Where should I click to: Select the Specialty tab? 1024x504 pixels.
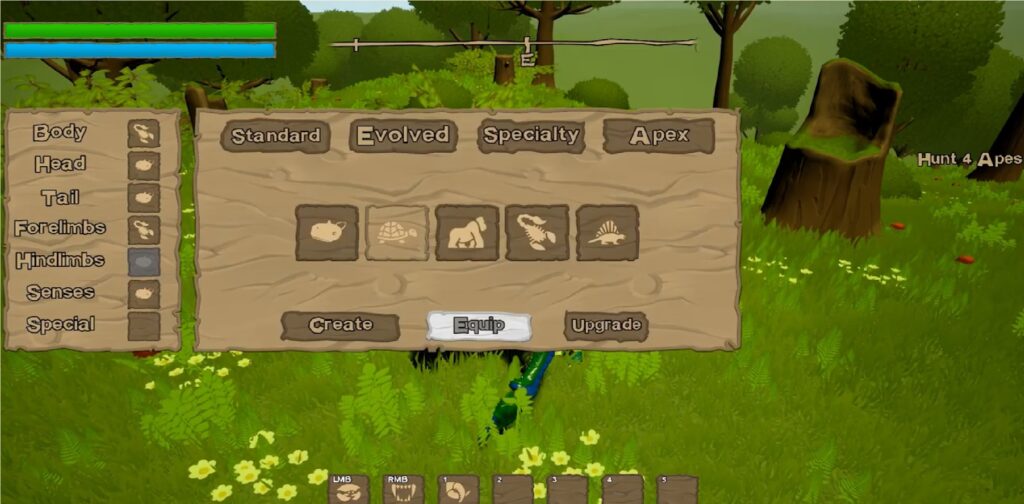(530, 135)
